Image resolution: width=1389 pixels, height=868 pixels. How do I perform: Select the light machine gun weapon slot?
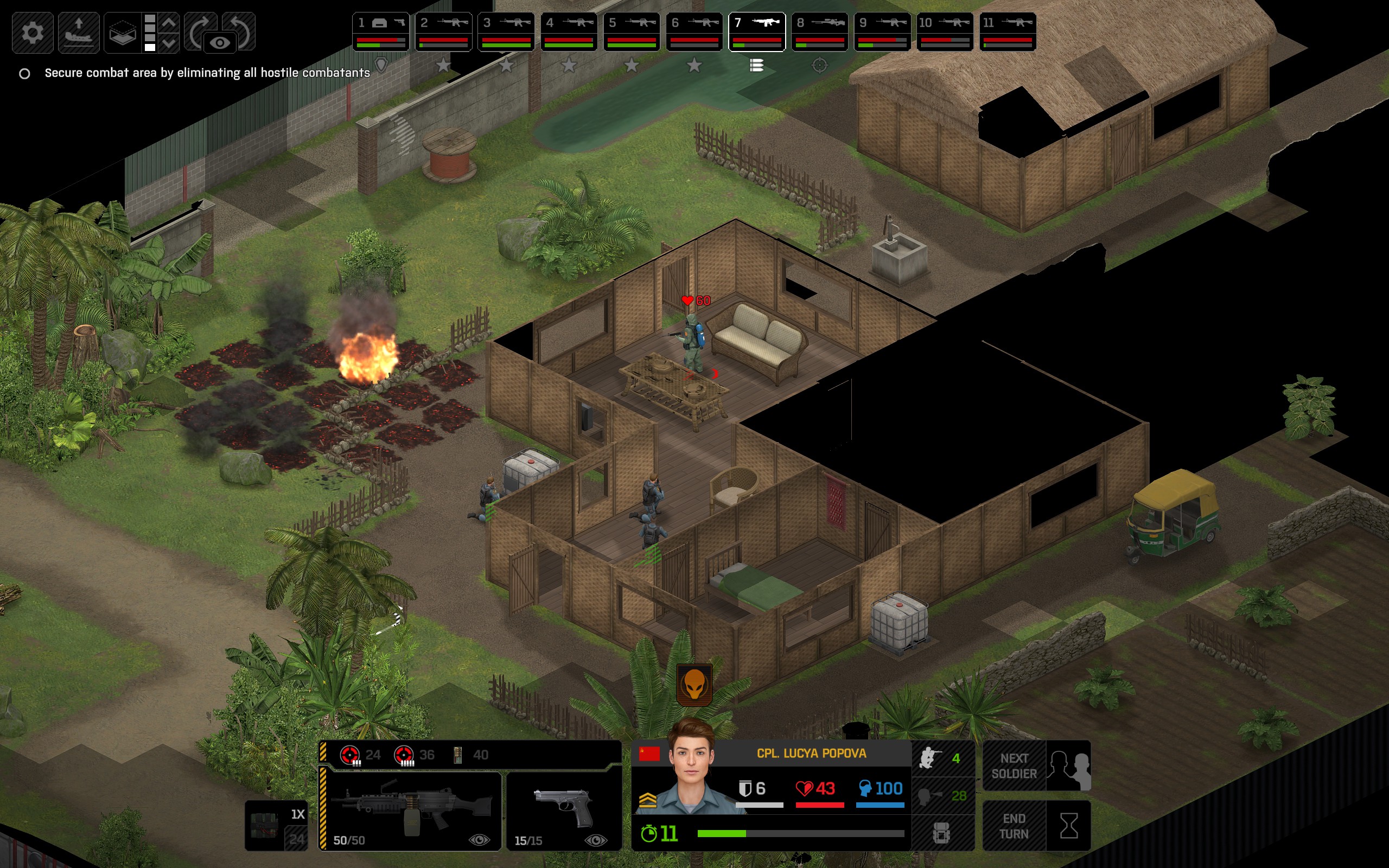[411, 810]
